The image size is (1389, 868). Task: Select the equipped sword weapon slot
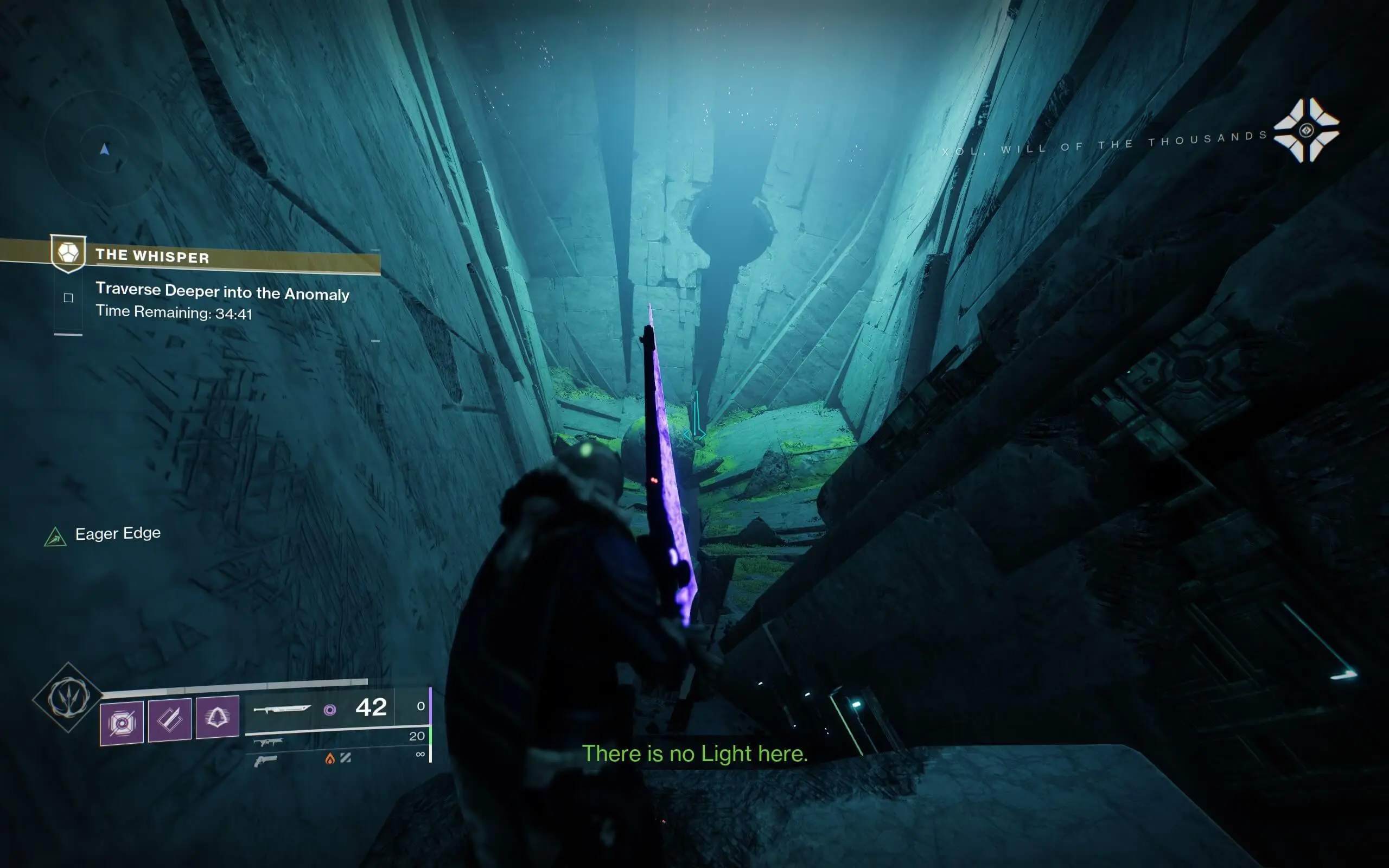282,709
